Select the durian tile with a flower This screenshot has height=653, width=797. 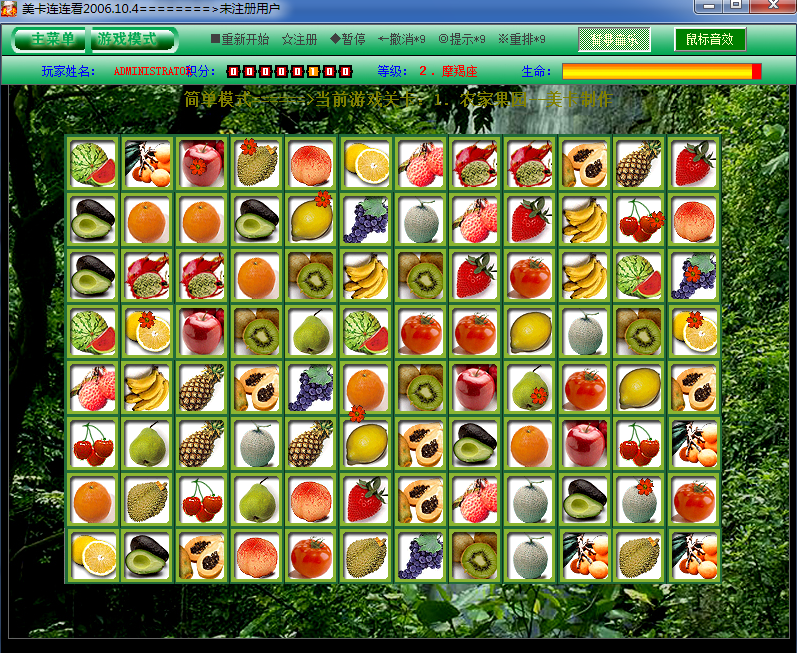point(257,164)
